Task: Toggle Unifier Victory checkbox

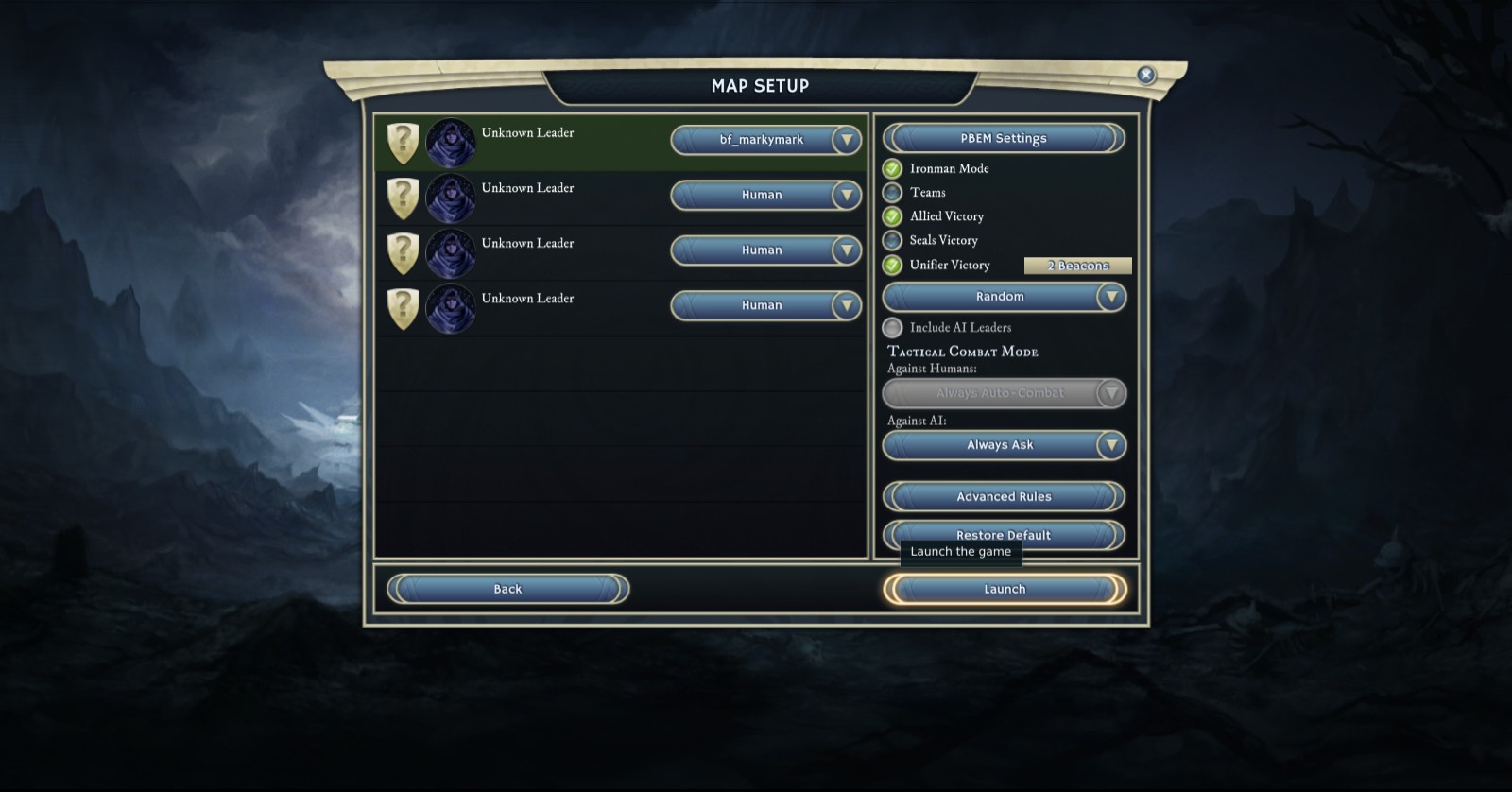Action: coord(892,265)
